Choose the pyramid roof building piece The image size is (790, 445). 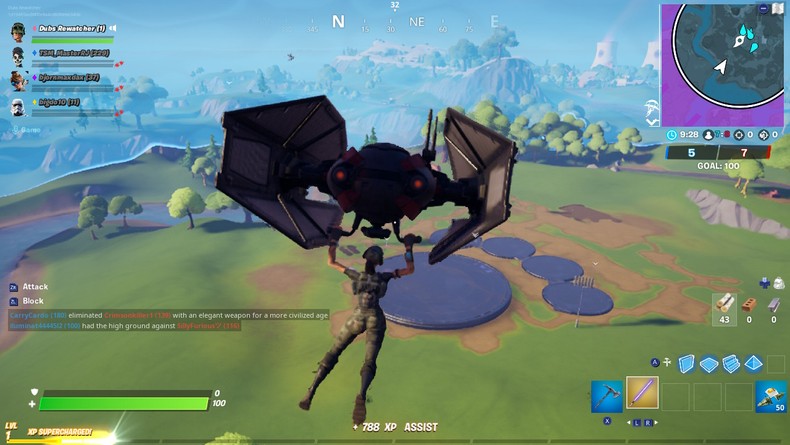(752, 363)
